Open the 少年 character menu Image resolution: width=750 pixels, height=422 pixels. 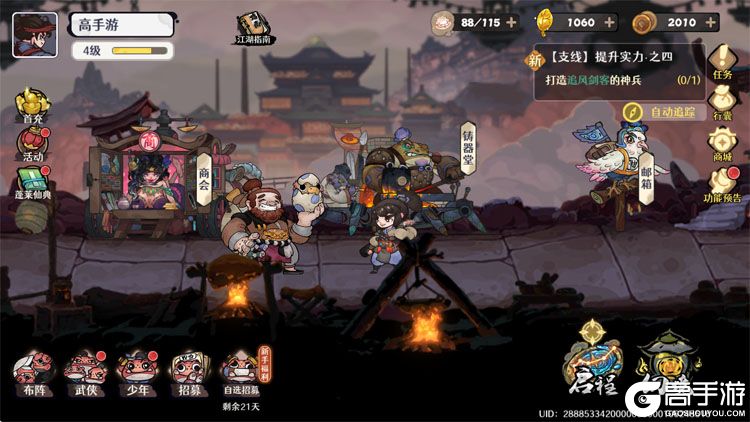(135, 369)
